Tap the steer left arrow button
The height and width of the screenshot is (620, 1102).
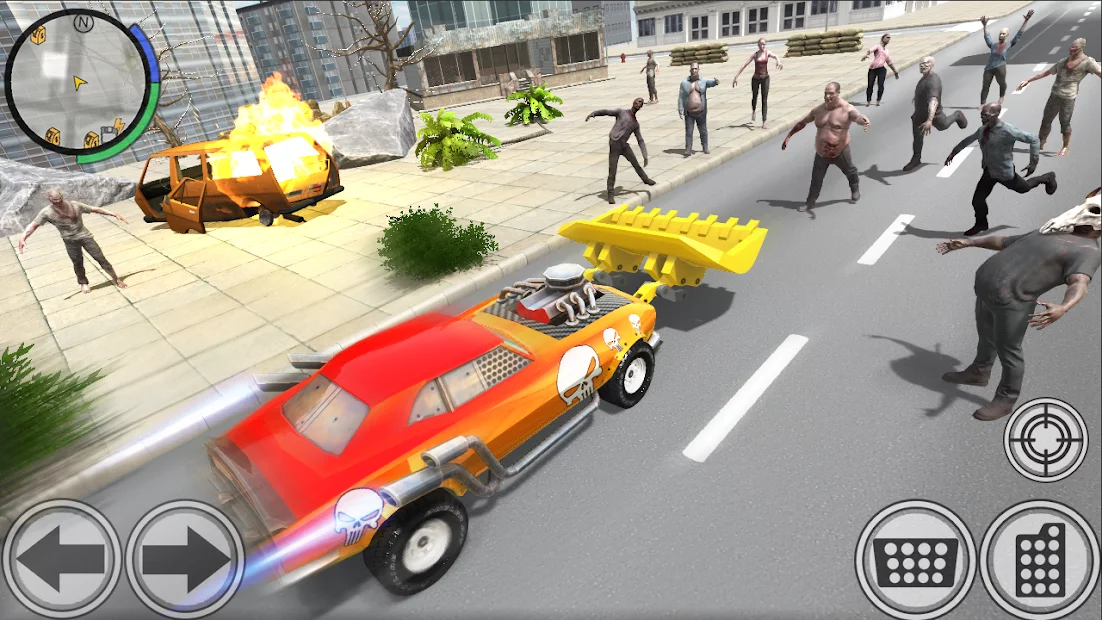click(x=62, y=558)
